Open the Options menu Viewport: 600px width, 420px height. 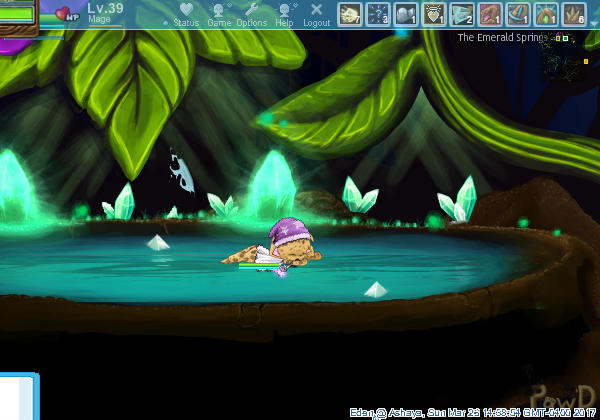click(x=251, y=13)
